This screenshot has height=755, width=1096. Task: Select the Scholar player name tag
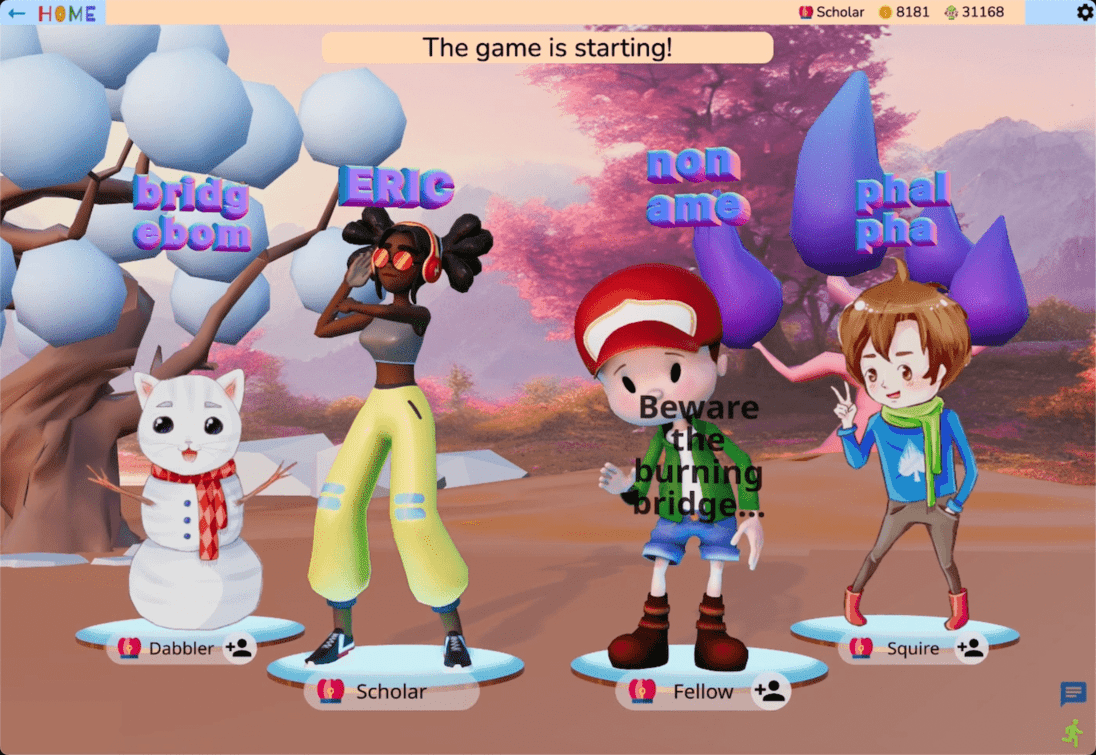[391, 691]
